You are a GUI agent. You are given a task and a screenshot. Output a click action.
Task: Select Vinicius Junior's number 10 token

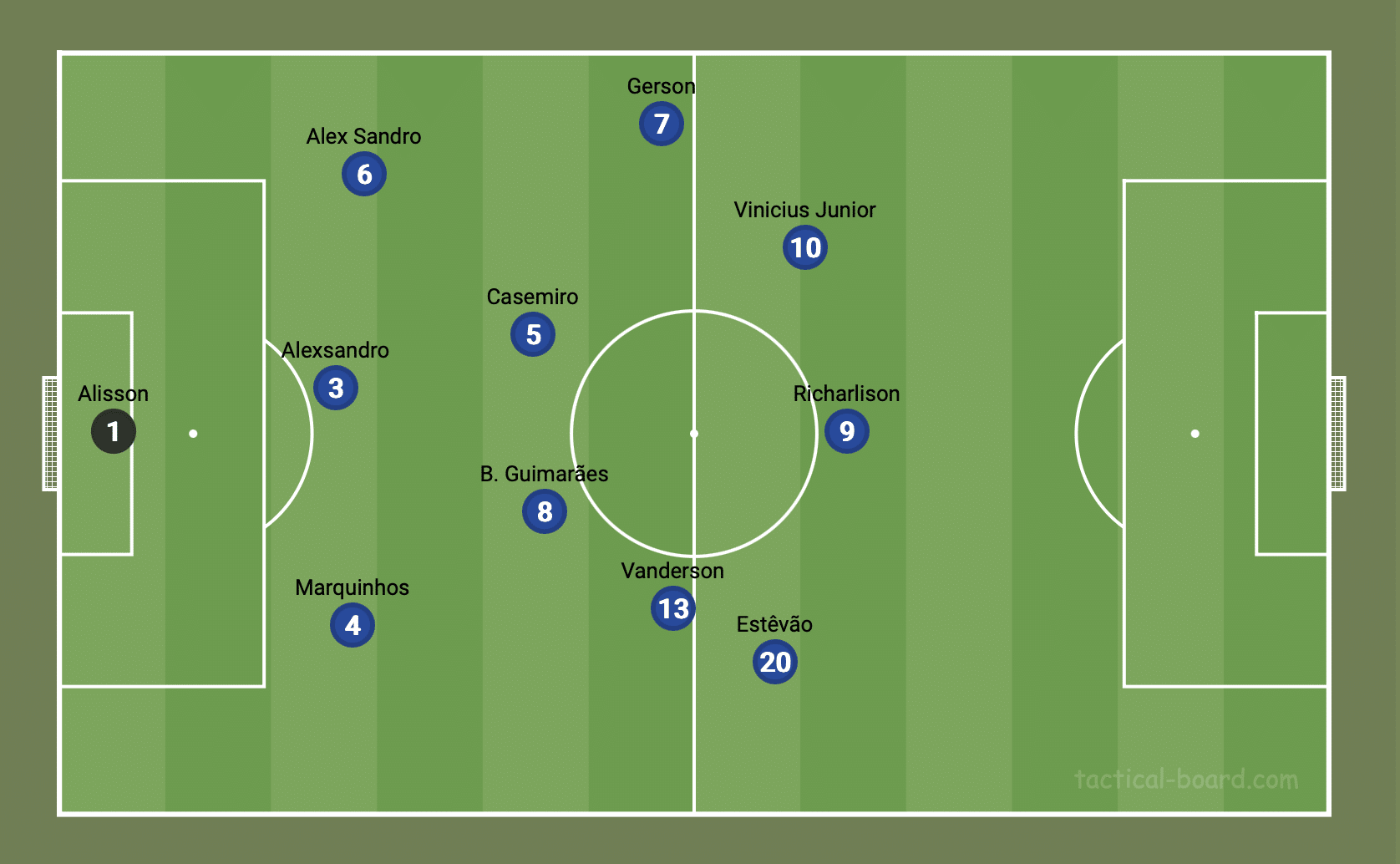click(805, 247)
